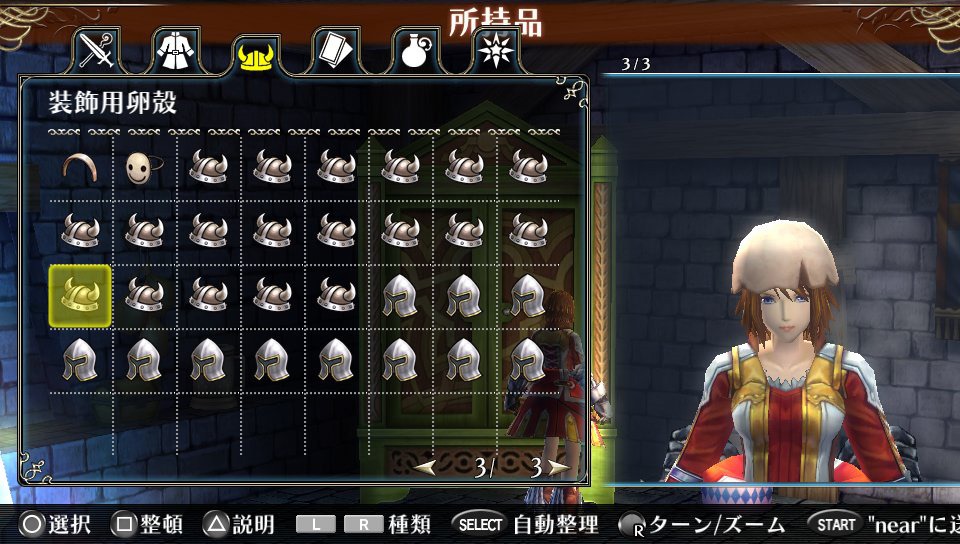Open the coat armor tab
The image size is (960, 544).
coord(176,51)
